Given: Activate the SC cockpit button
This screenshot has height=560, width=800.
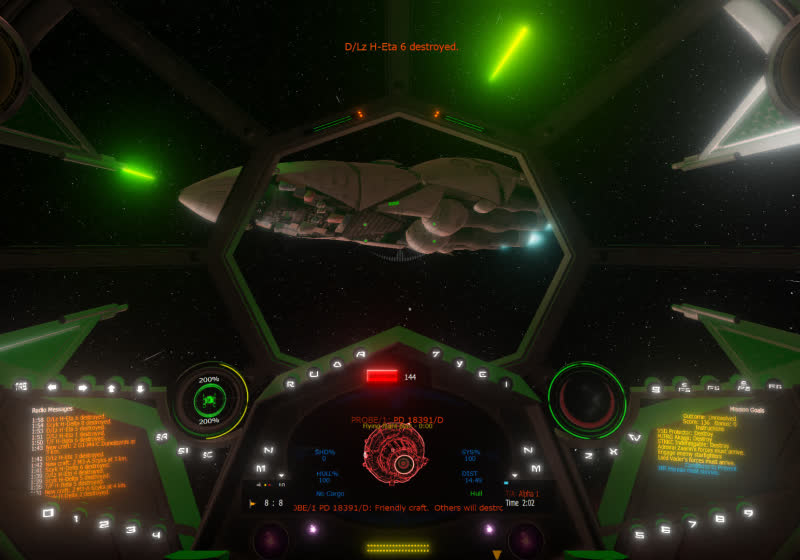Looking at the screenshot, I should [208, 456].
